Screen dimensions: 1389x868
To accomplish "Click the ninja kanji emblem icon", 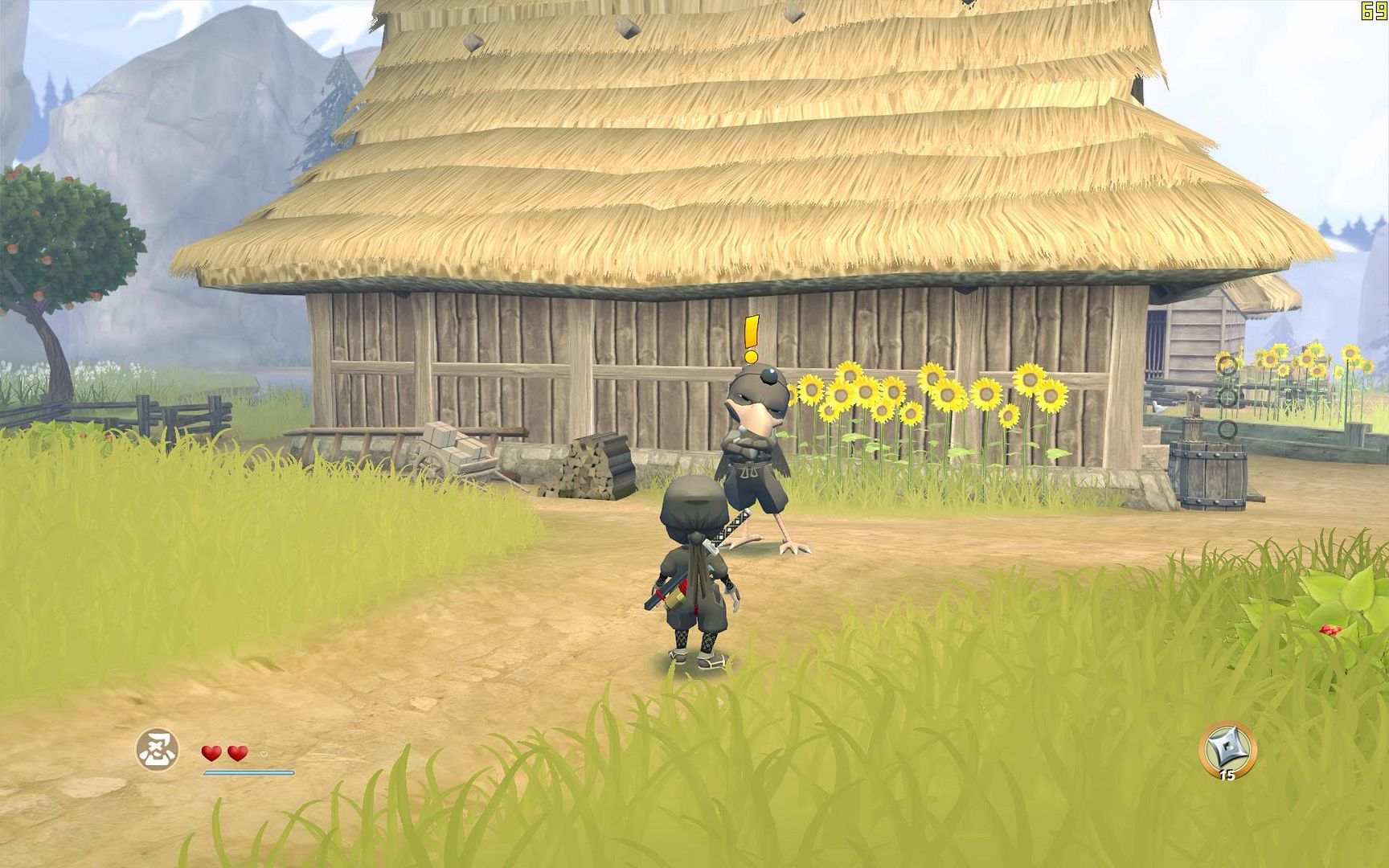I will (x=157, y=750).
